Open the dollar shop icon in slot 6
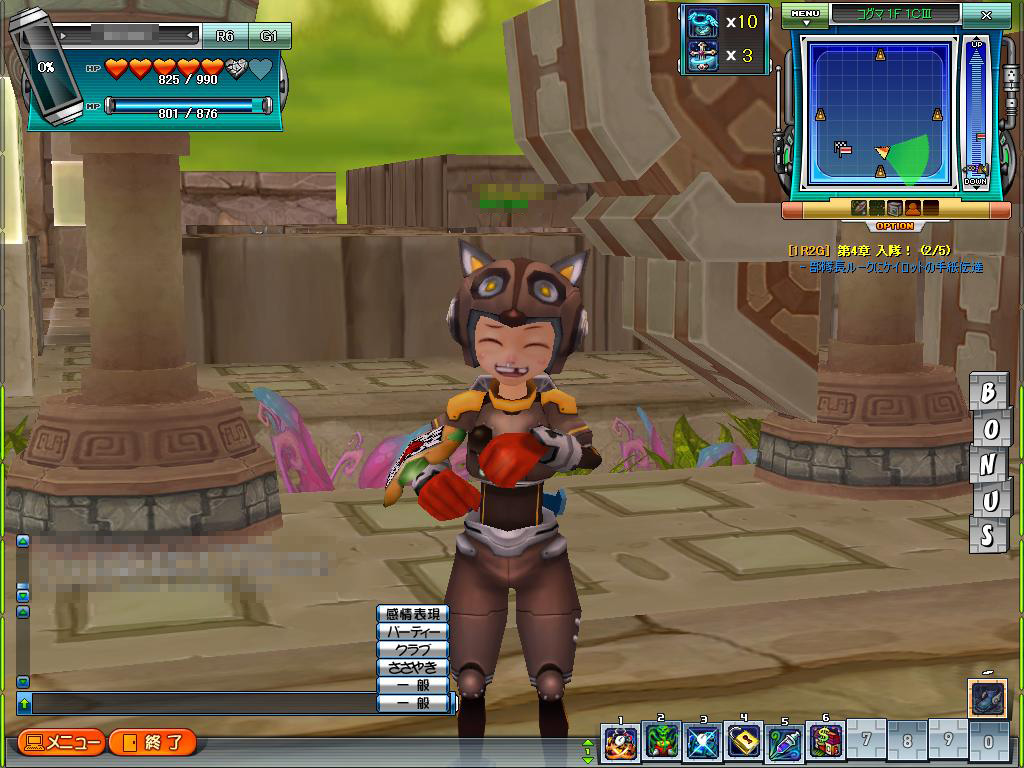Viewport: 1024px width, 768px height. pyautogui.click(x=826, y=743)
